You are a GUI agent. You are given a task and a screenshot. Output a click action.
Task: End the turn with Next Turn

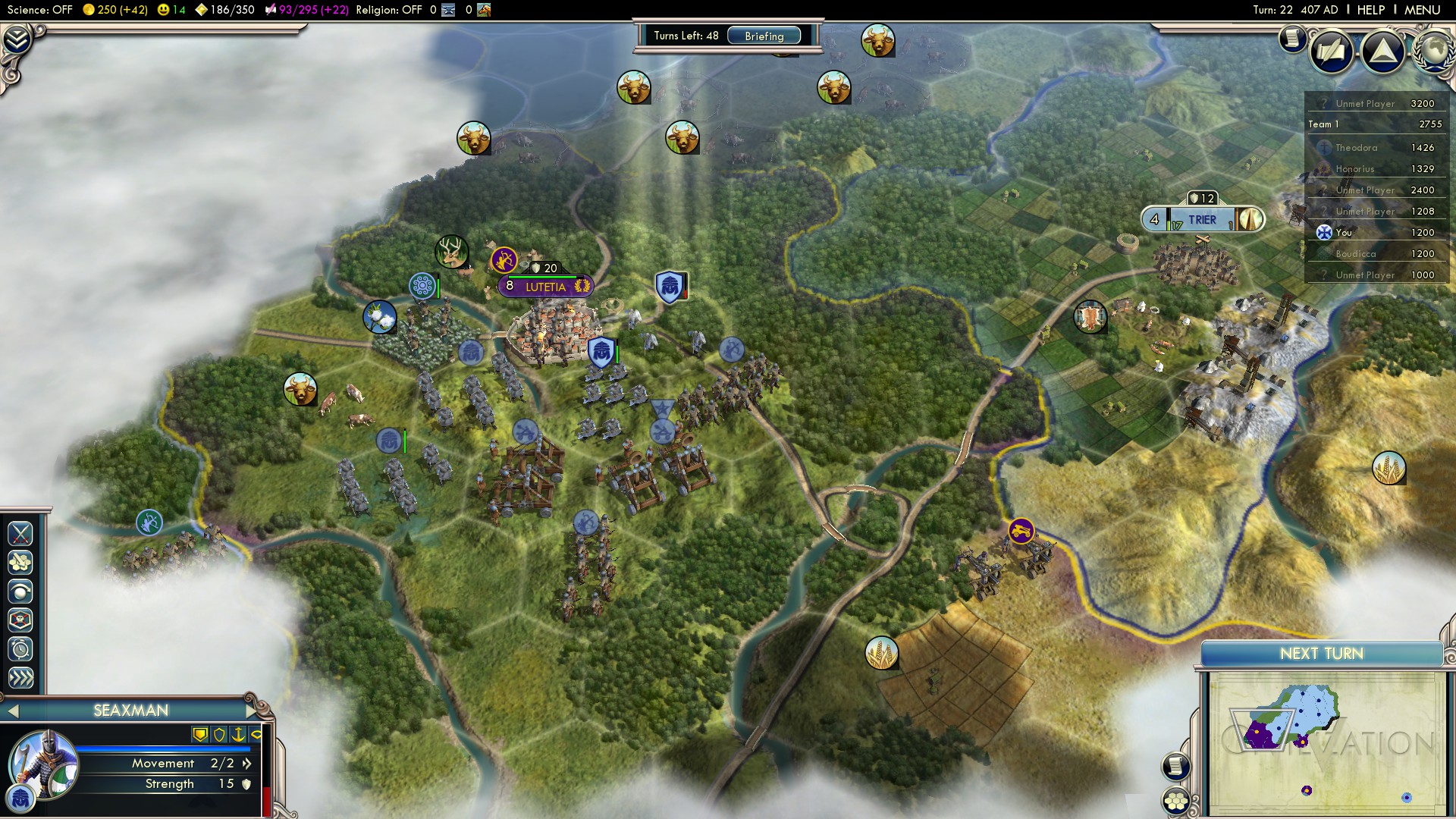[x=1321, y=654]
